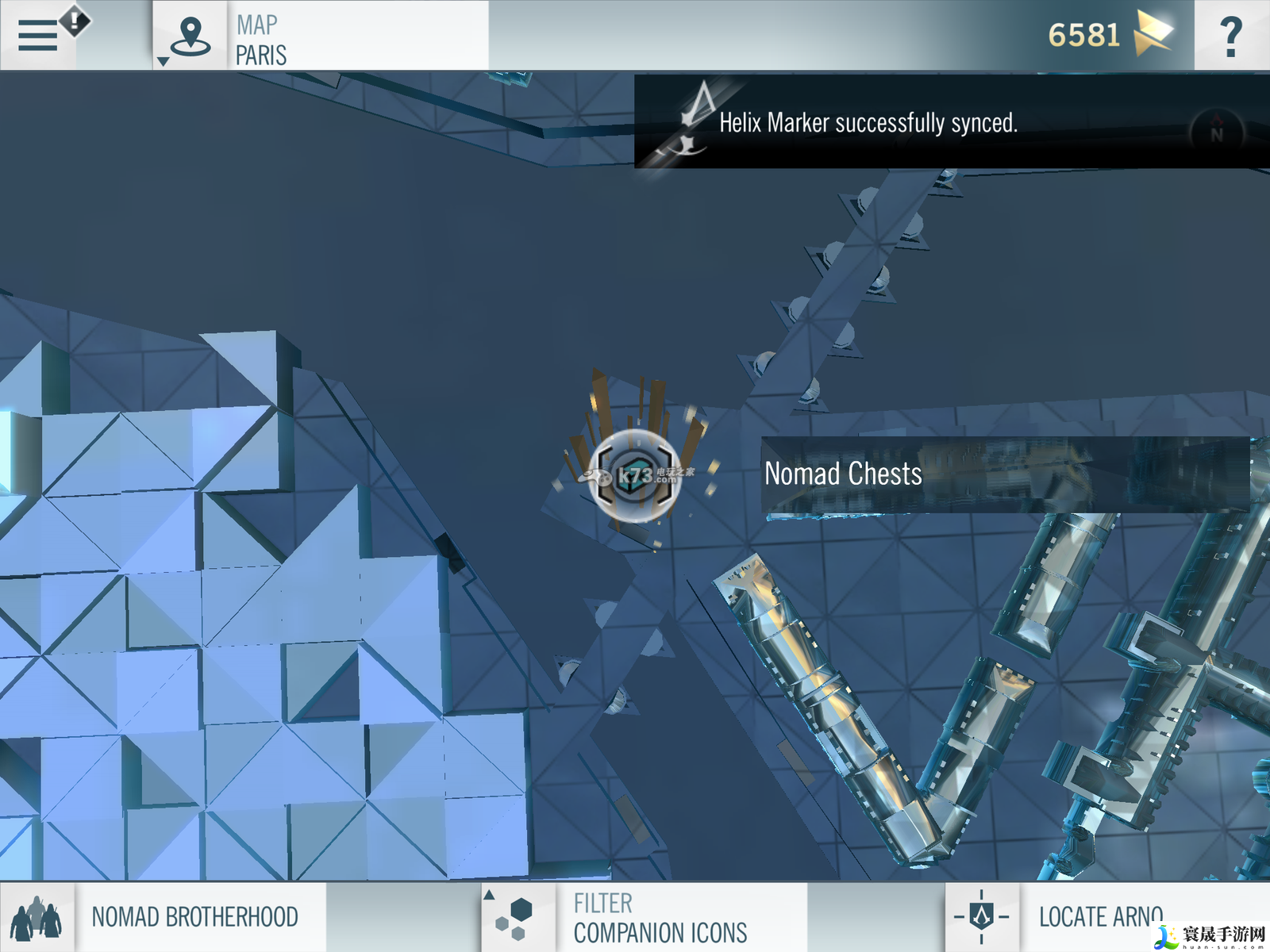
Task: Select the Nomad Chests map marker
Action: [x=635, y=476]
